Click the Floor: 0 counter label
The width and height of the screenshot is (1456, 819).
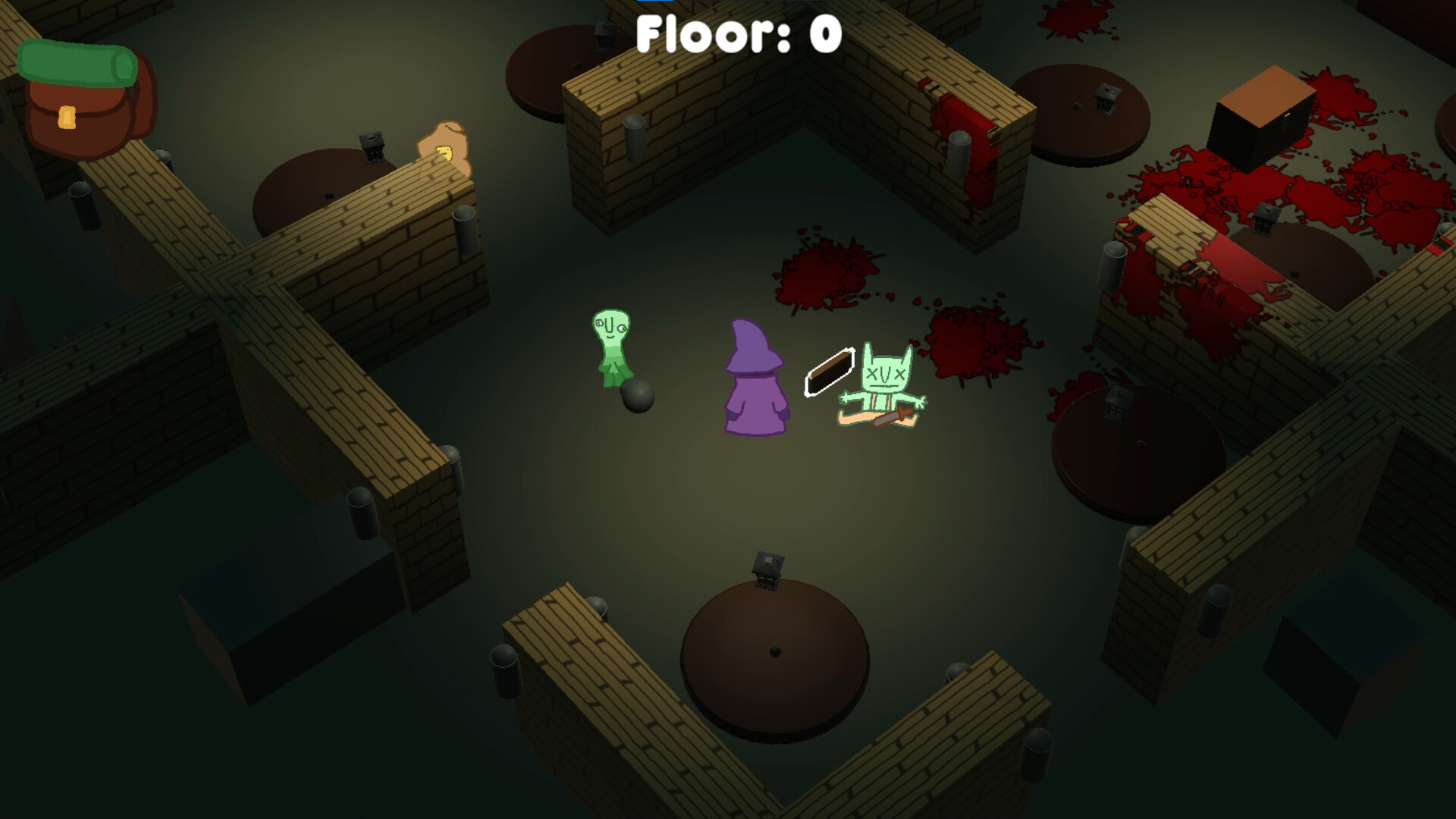point(739,34)
